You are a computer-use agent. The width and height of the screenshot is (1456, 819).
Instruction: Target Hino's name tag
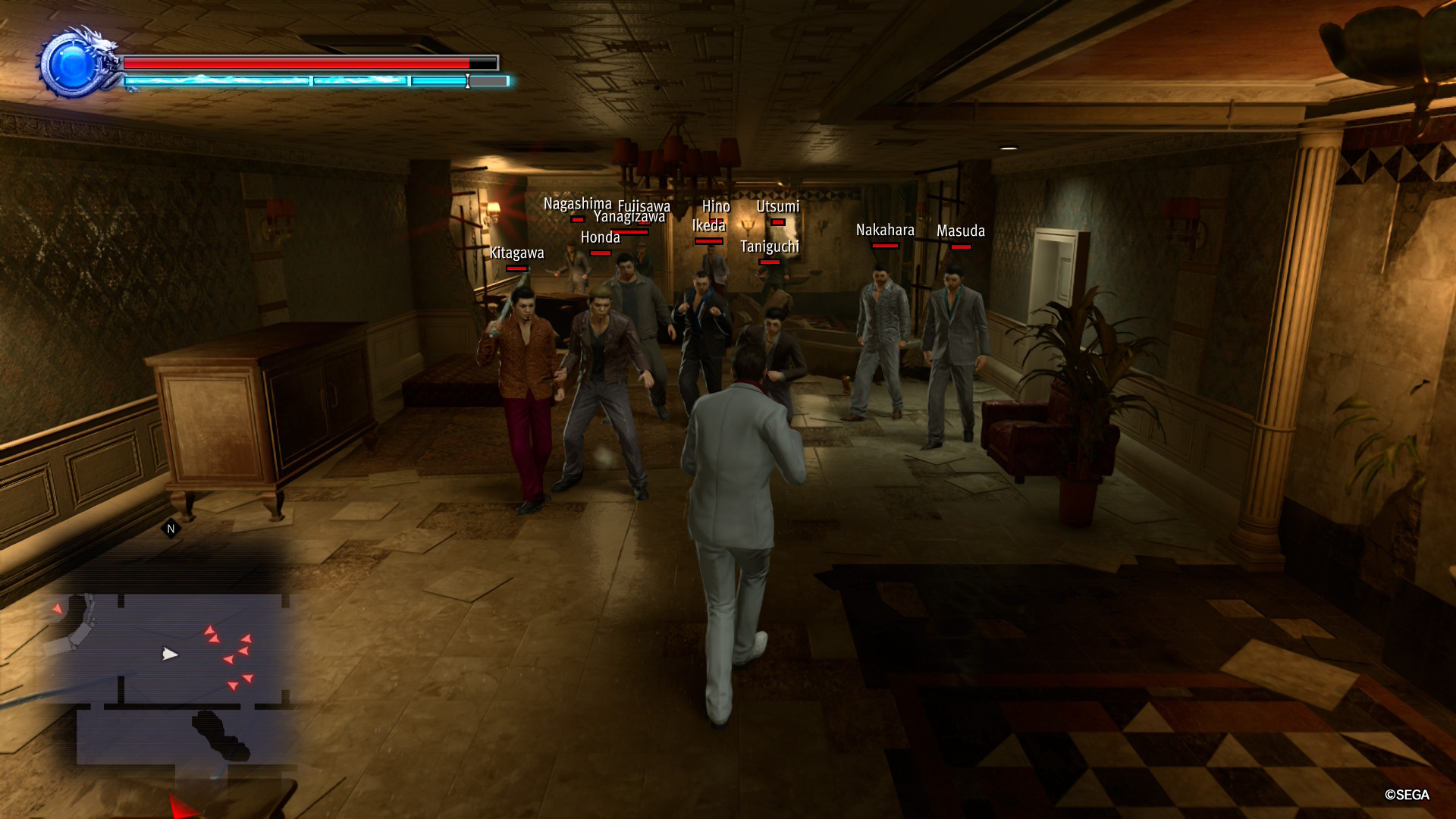point(716,206)
